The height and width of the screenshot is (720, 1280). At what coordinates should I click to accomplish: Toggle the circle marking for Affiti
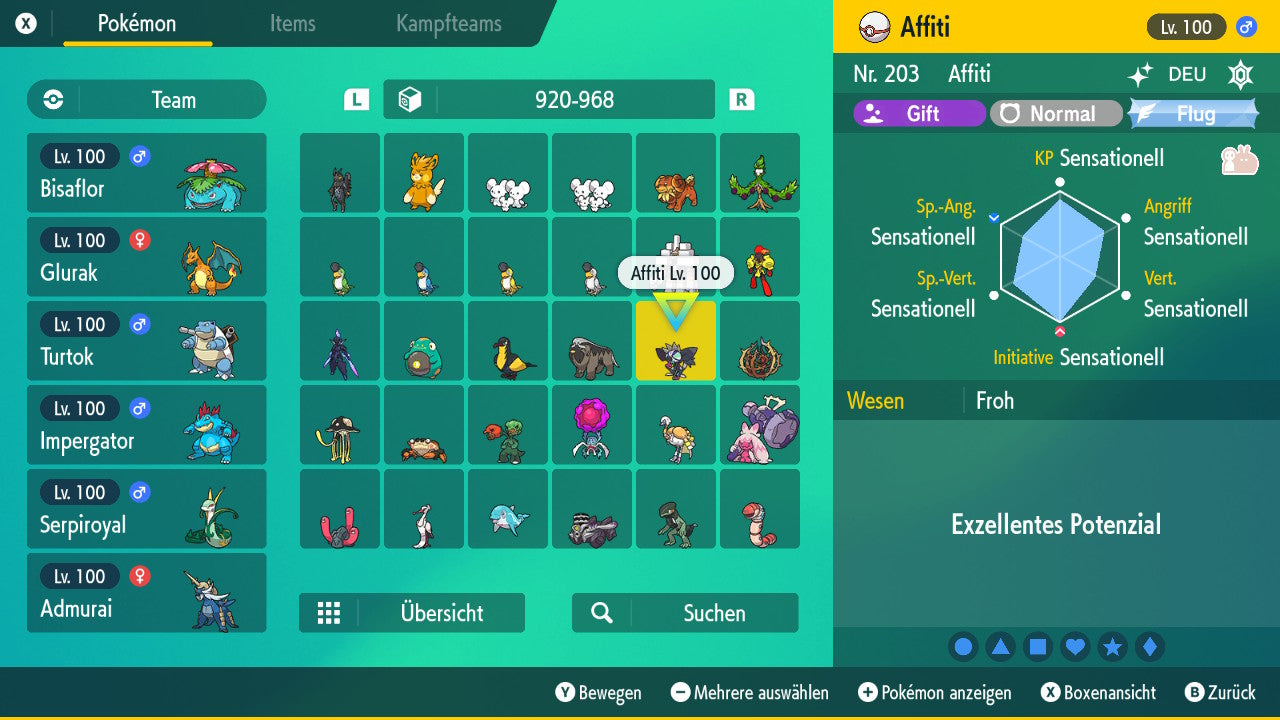click(x=963, y=647)
